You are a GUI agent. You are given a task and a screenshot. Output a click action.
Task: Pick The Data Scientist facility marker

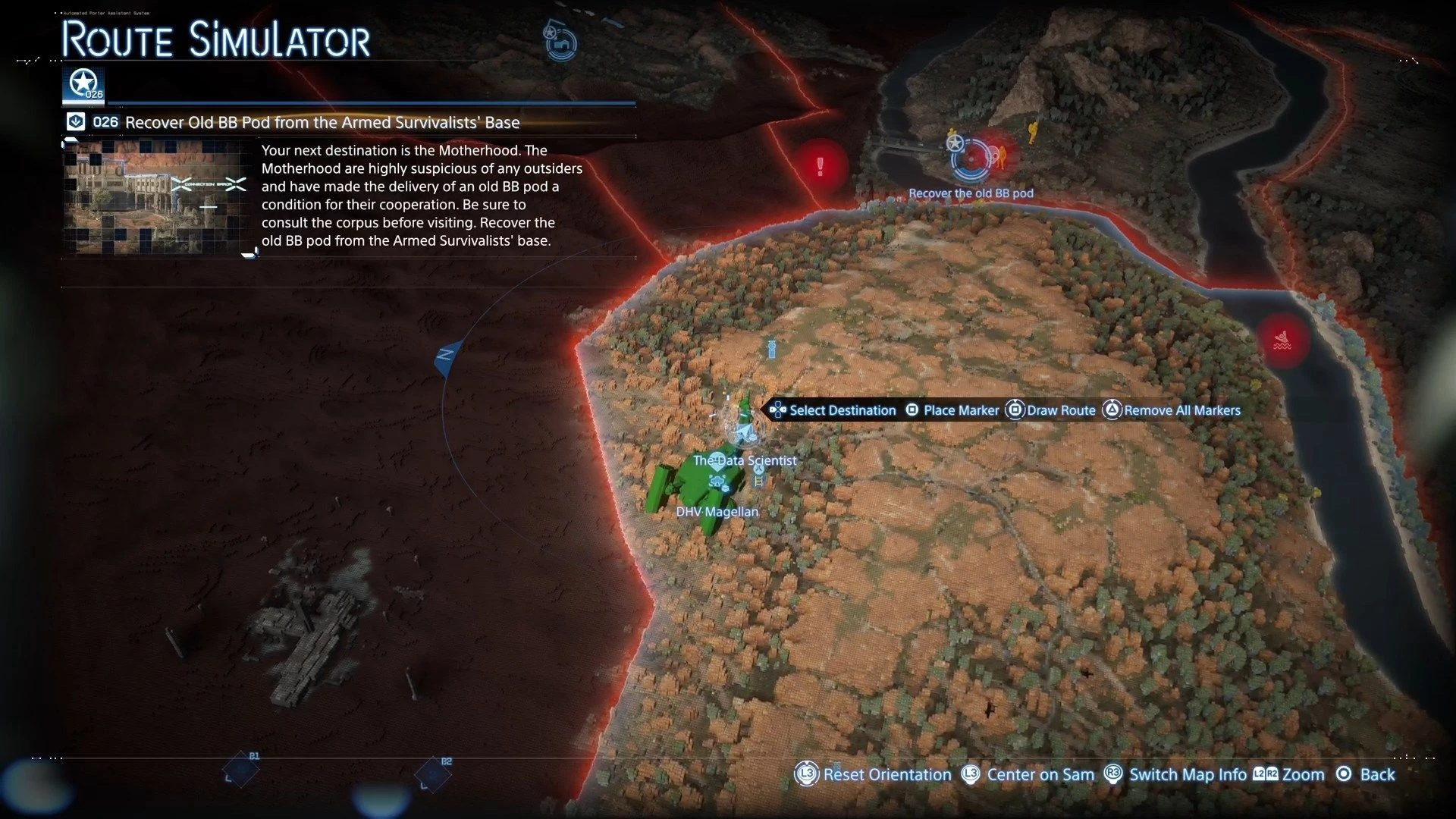(717, 460)
